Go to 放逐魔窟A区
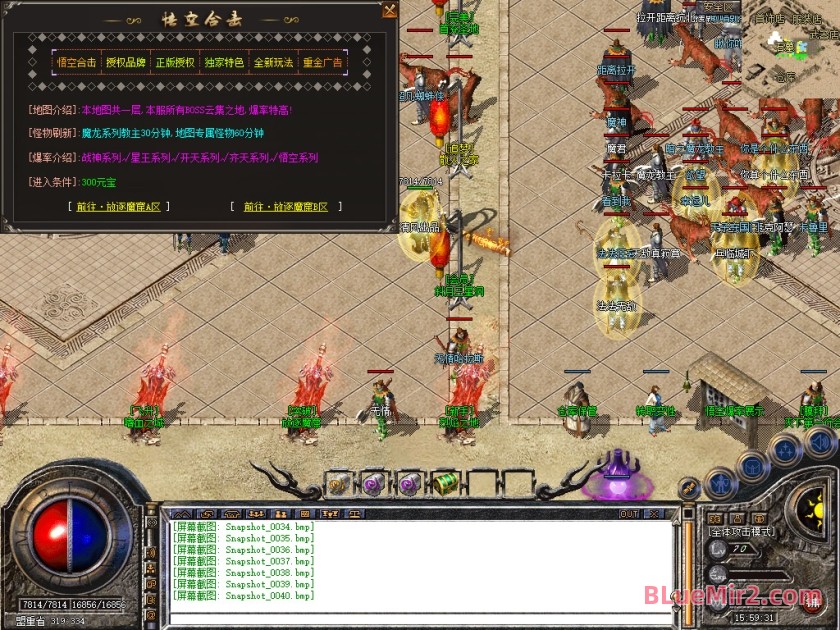Screen dimensions: 840x630 pos(118,207)
